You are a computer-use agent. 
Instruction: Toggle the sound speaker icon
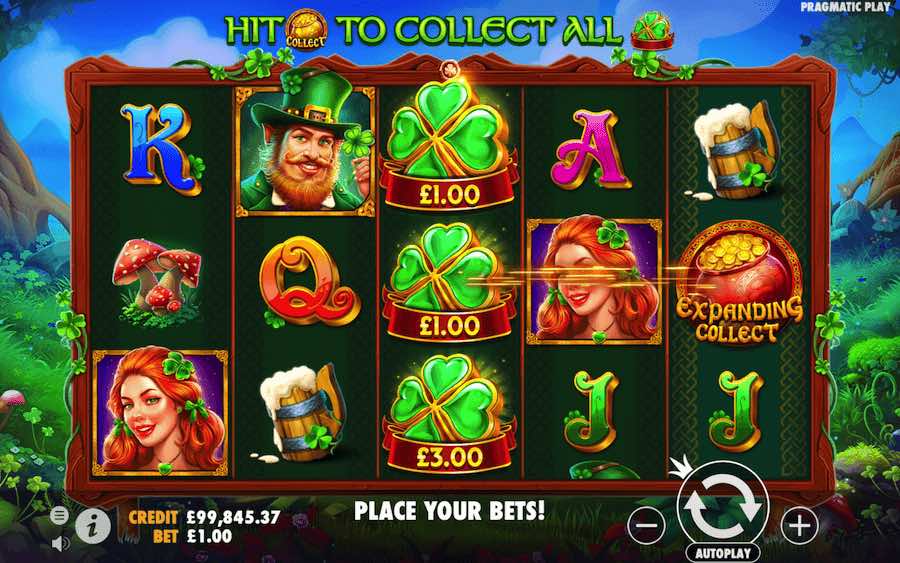point(59,543)
